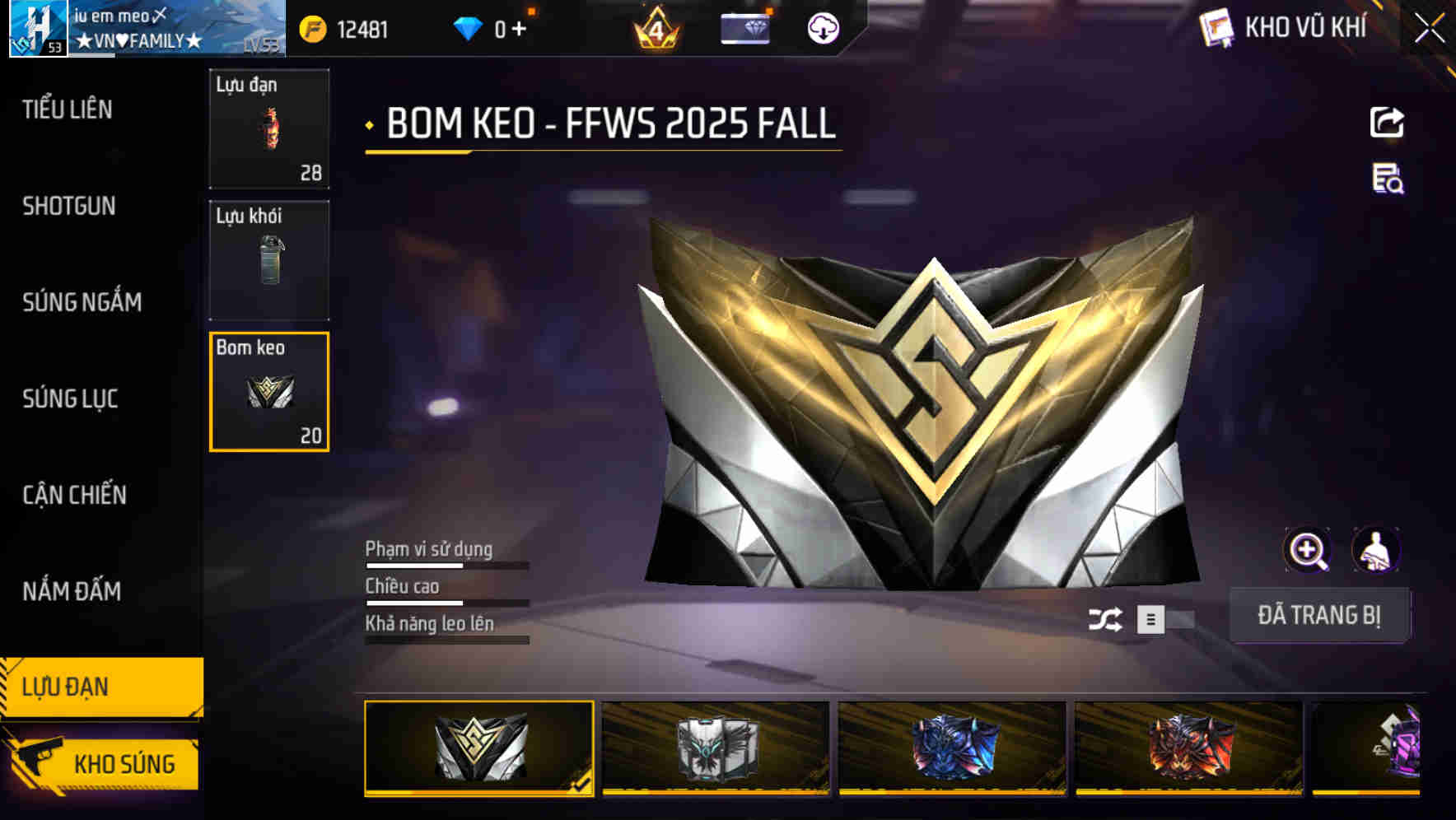1456x820 pixels.
Task: Open the diamond membership card icon
Action: [747, 27]
